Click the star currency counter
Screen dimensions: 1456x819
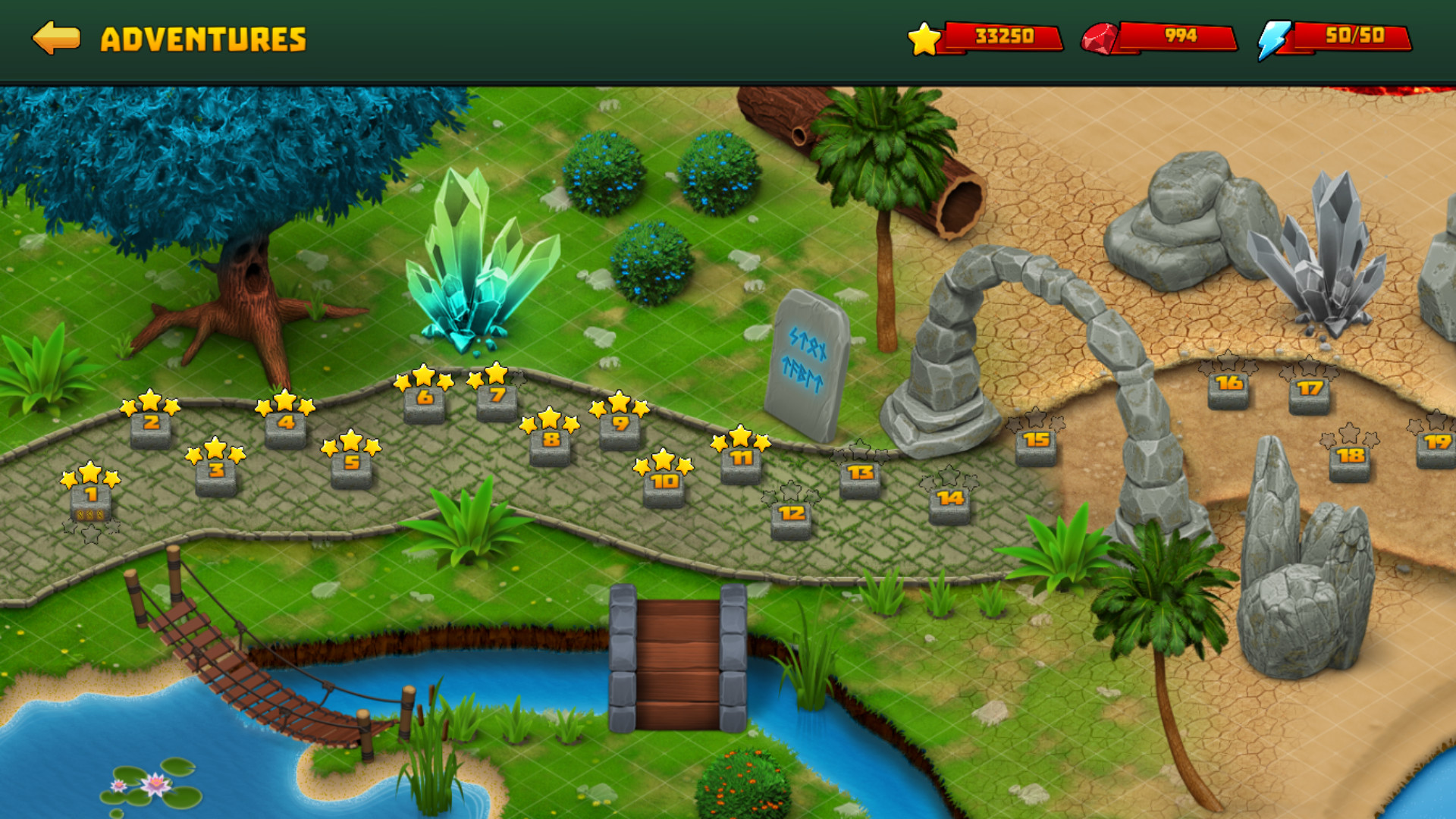pyautogui.click(x=987, y=36)
